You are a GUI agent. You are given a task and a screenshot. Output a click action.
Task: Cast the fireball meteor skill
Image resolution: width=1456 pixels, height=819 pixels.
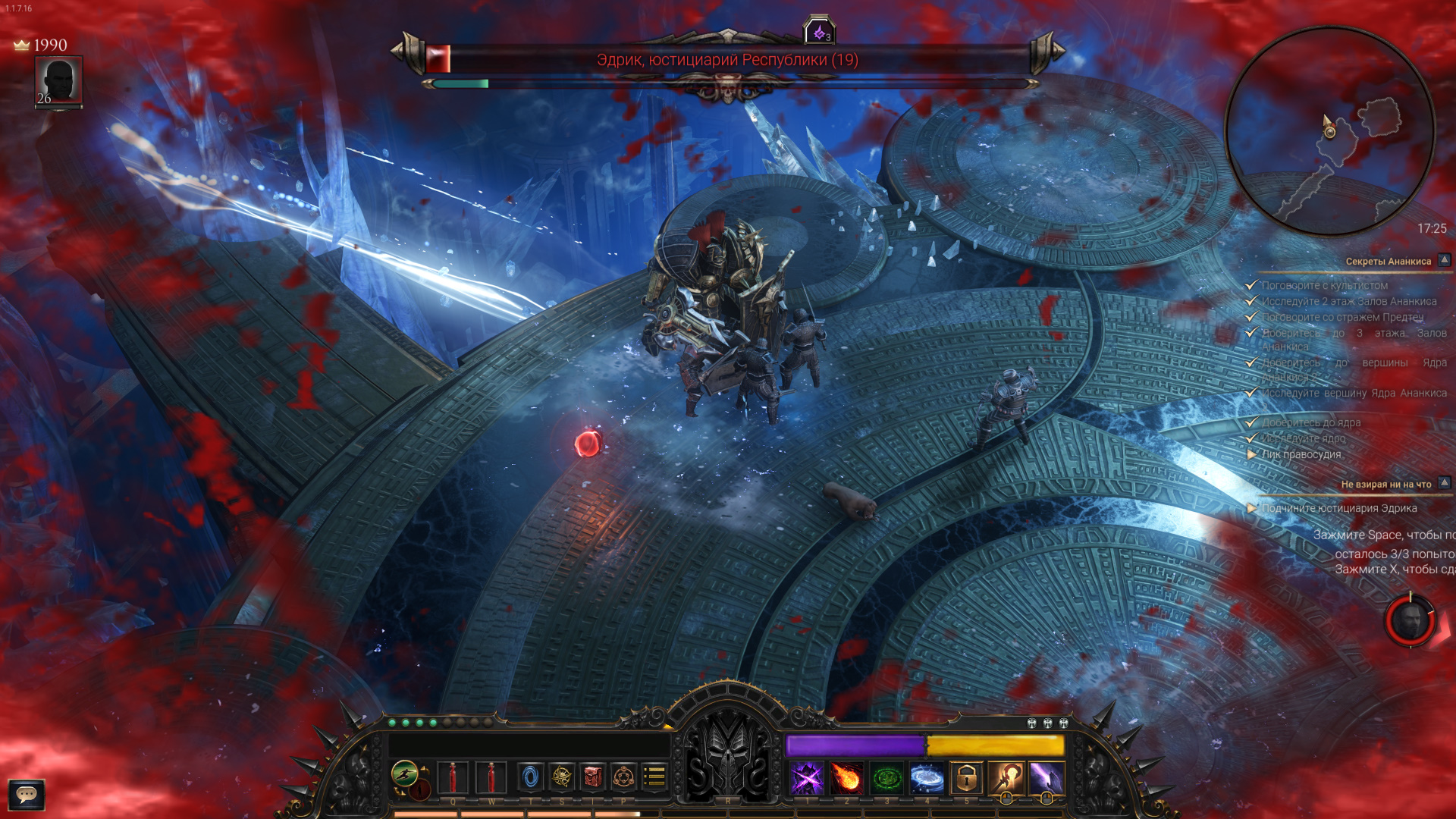click(846, 778)
